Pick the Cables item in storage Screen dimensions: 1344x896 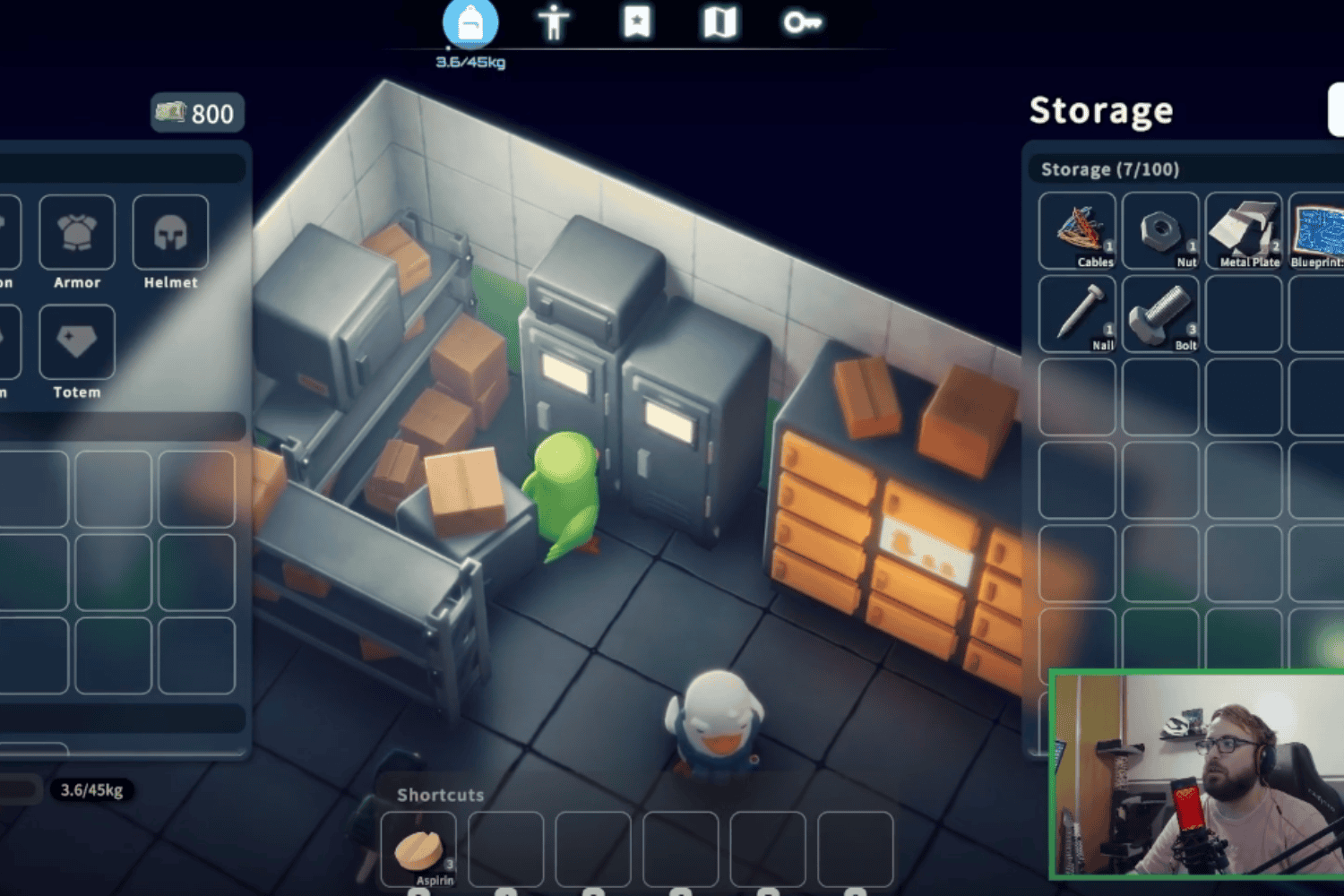coord(1078,230)
